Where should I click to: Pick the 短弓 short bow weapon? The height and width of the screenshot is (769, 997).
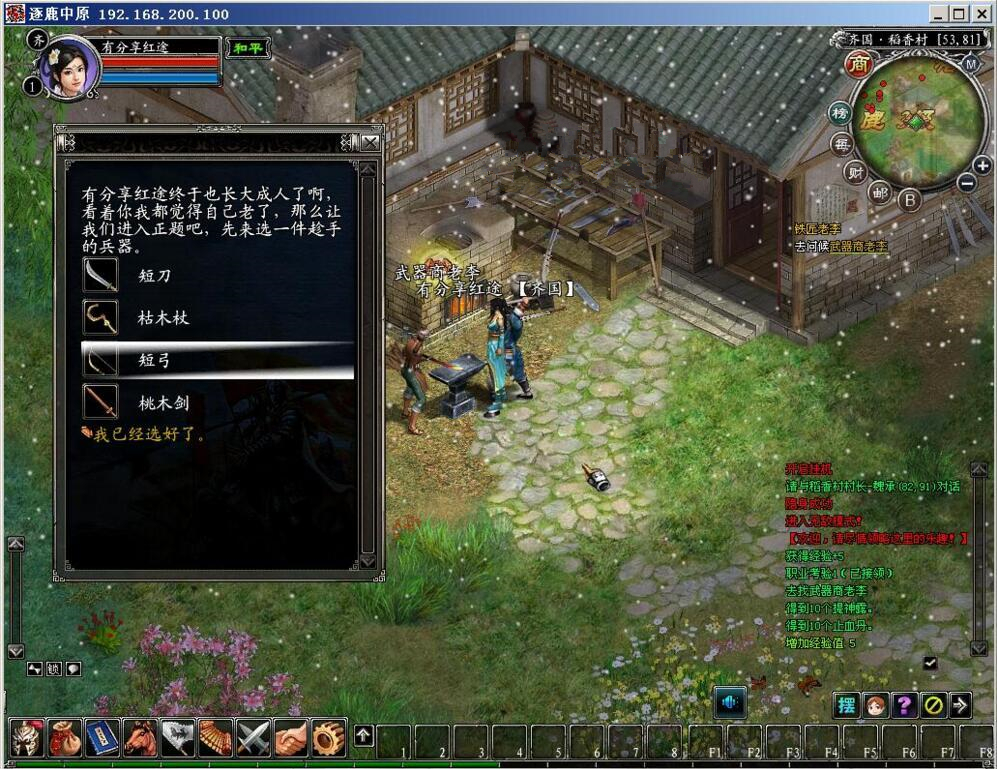(155, 361)
